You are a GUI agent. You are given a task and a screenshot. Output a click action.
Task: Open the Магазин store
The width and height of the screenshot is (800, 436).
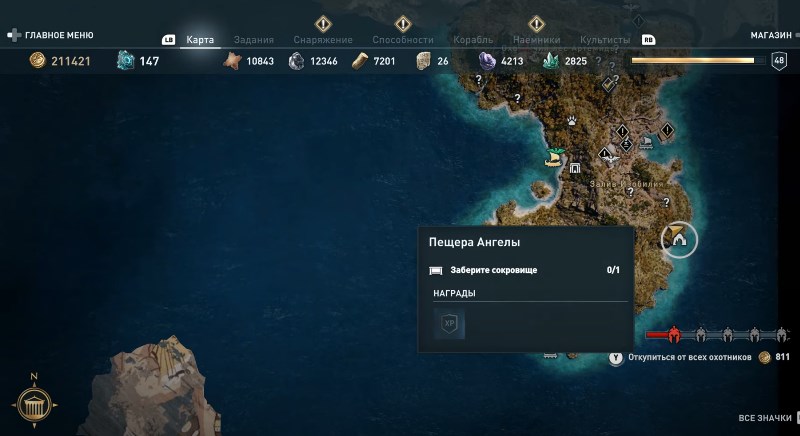771,34
